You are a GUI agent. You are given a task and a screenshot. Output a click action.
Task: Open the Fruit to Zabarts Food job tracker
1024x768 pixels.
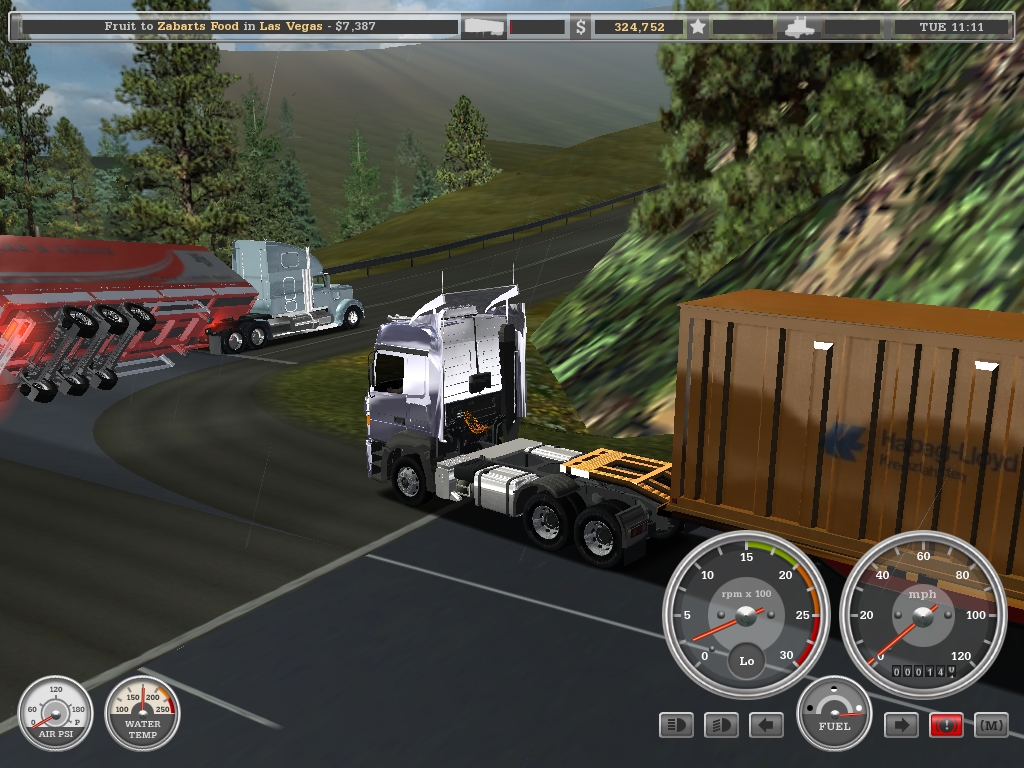coord(240,27)
